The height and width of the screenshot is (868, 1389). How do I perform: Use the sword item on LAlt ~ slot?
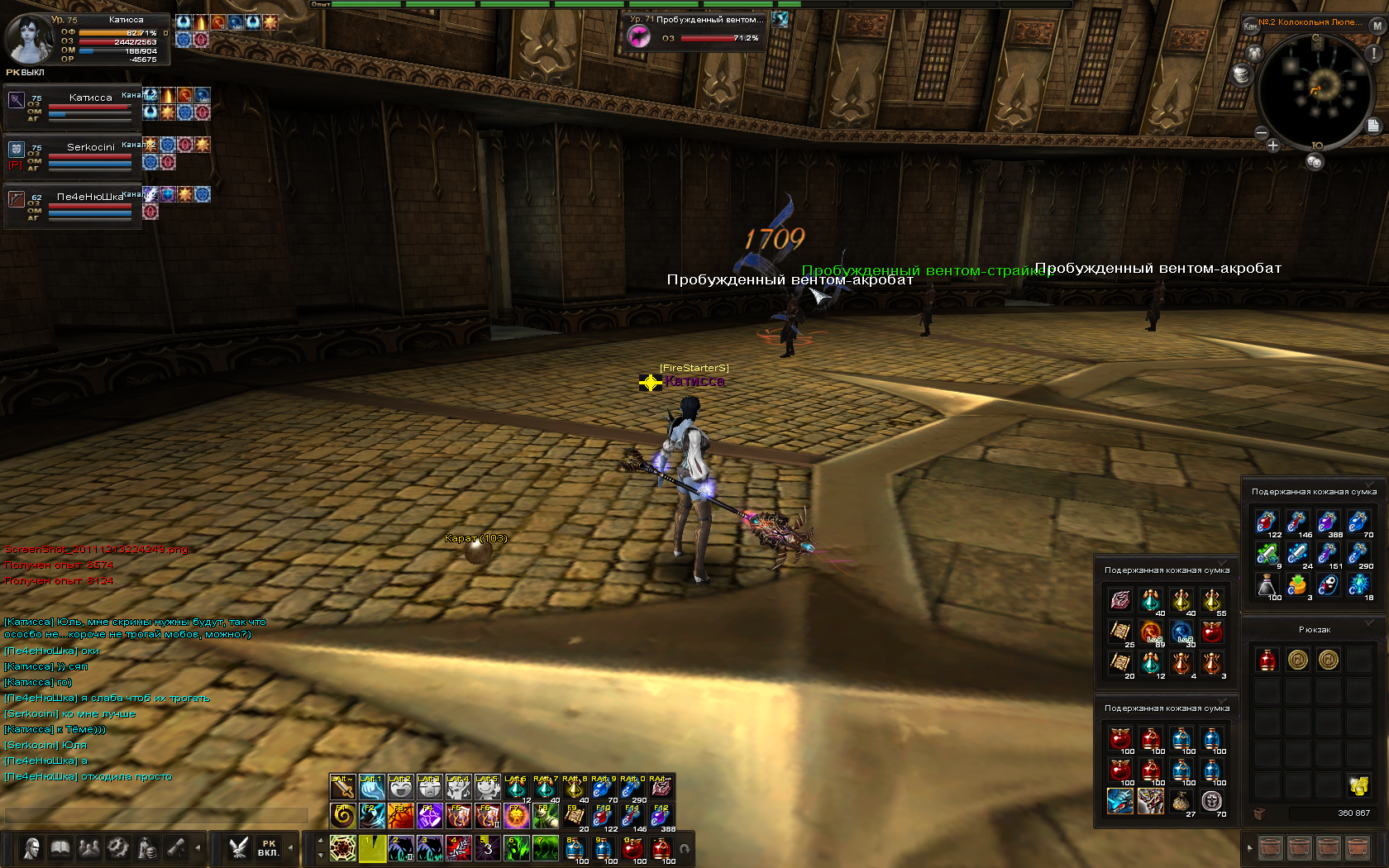pyautogui.click(x=342, y=786)
